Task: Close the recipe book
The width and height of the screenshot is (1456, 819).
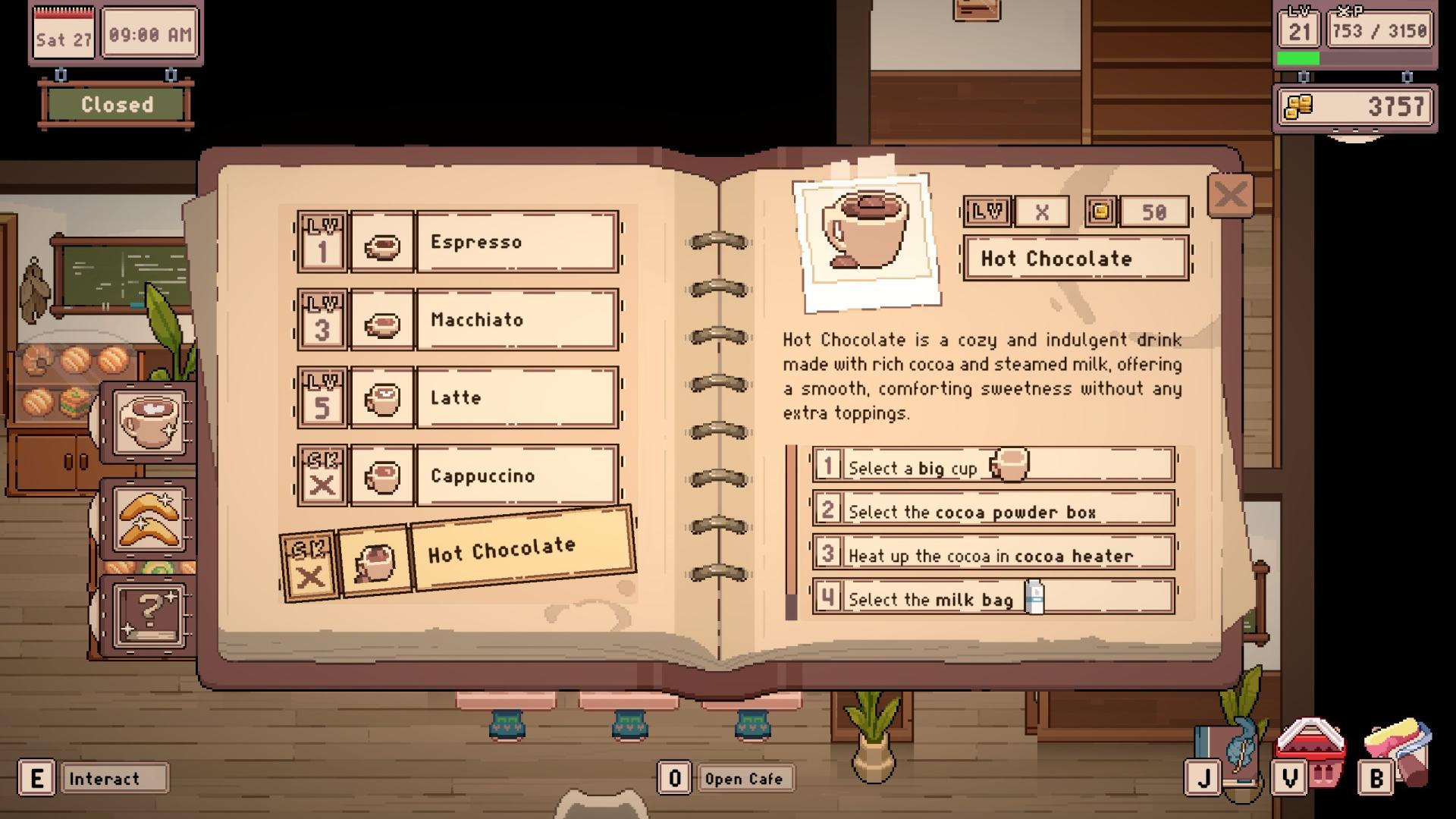Action: coord(1229,196)
